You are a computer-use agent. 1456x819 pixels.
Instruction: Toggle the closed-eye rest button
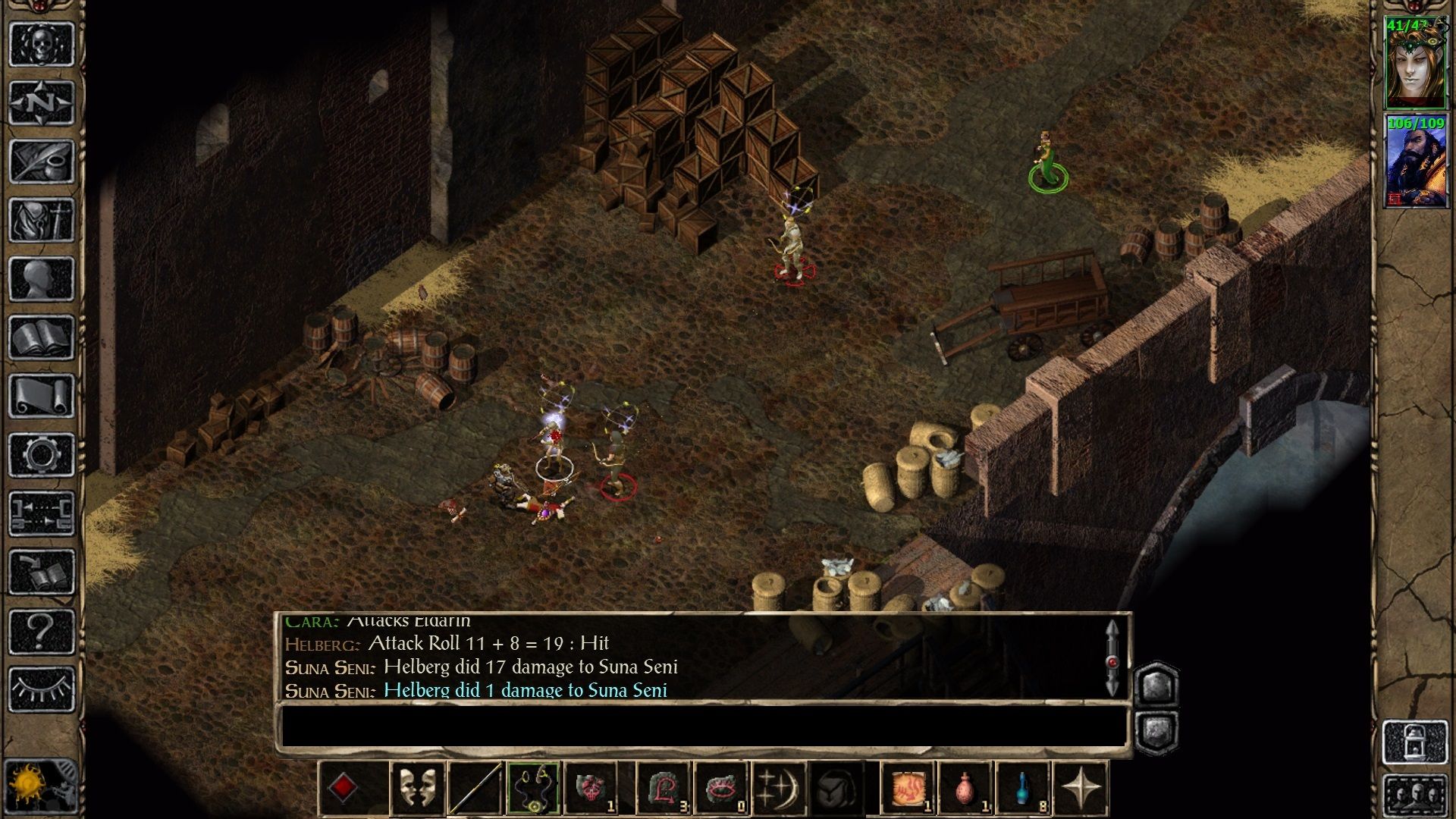pos(42,689)
